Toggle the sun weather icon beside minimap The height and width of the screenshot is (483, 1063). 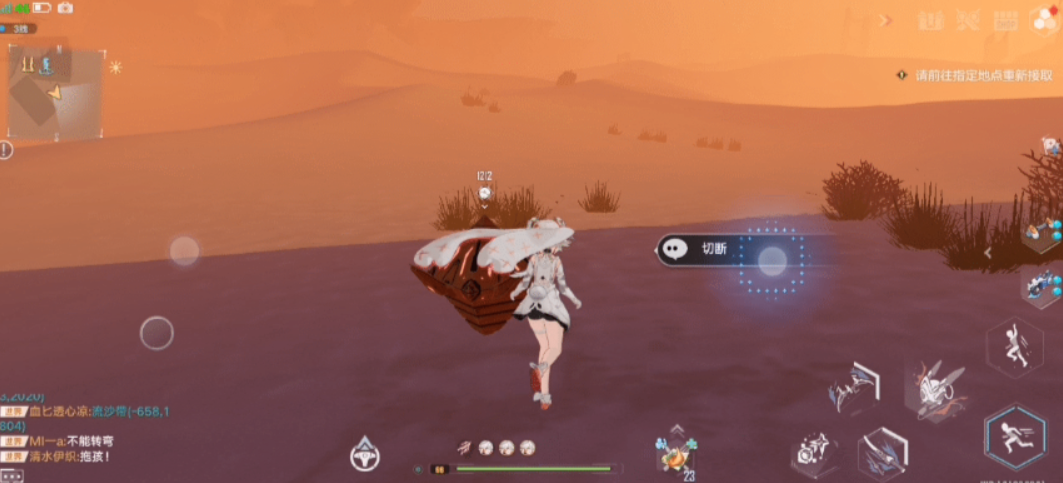pos(115,67)
